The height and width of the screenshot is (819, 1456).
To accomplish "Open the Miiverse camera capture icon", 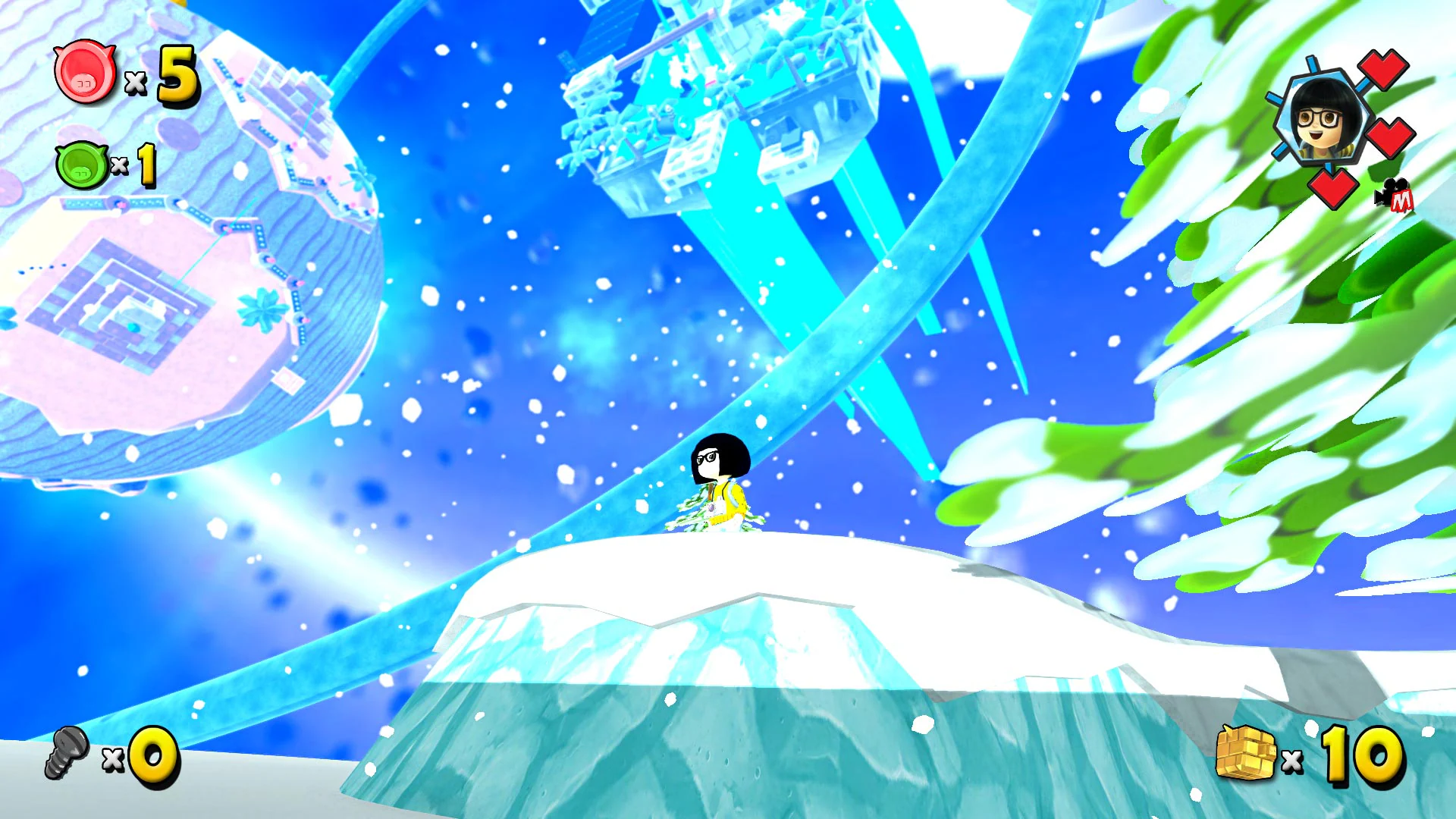I will [x=1394, y=196].
